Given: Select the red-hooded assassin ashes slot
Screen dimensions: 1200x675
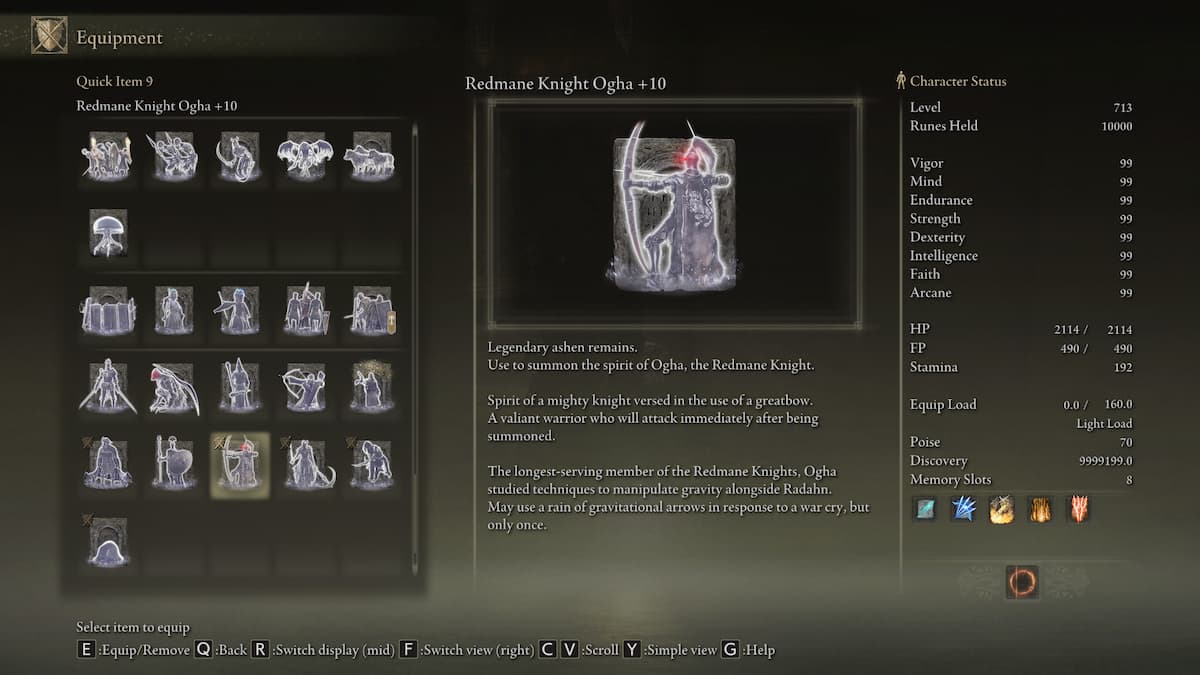Looking at the screenshot, I should coord(173,387).
